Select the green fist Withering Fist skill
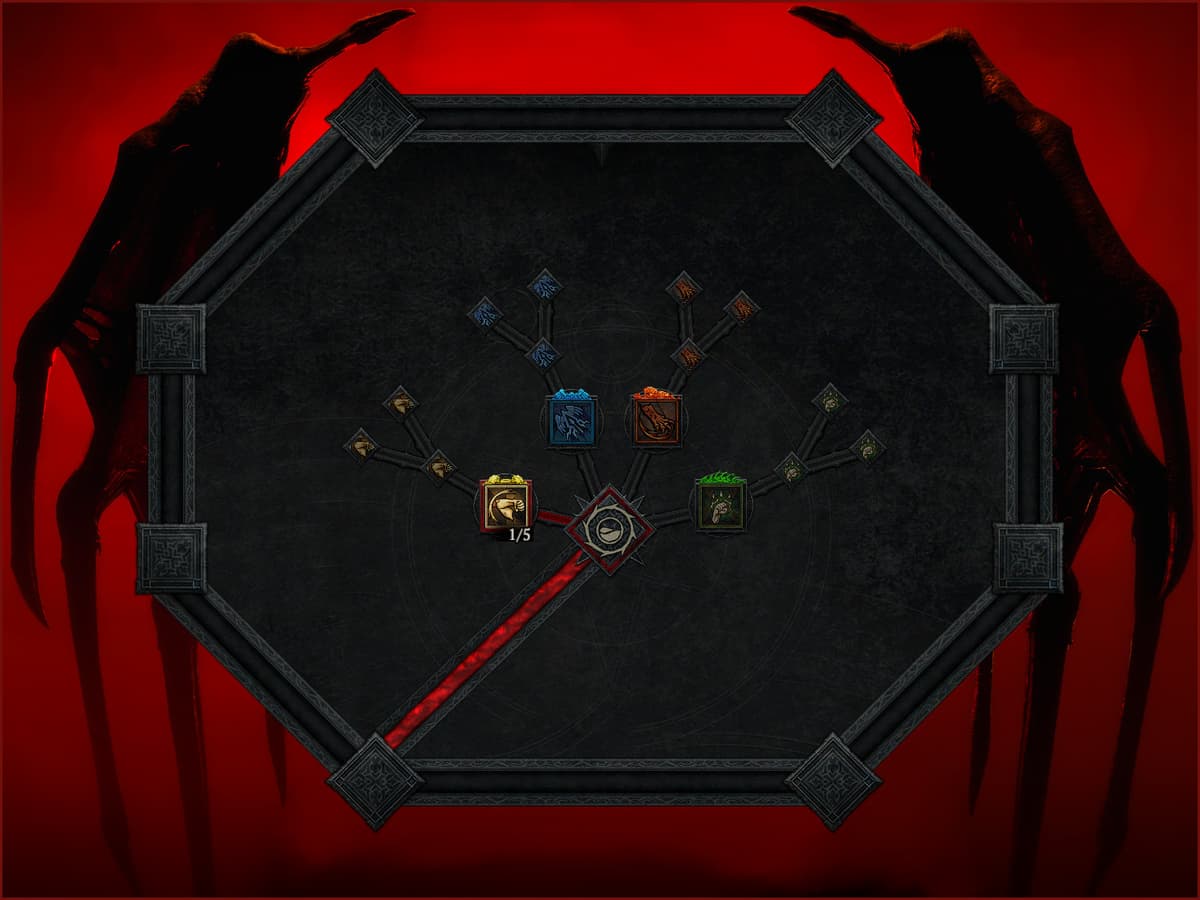Screen dimensions: 1200x900 (x=721, y=504)
